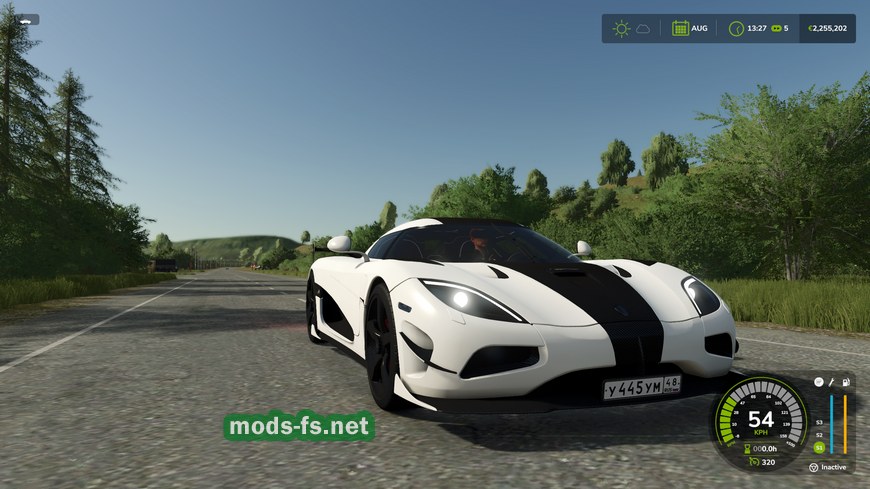Open the calendar icon showing AUG
Screen dimensions: 870x489
point(680,28)
